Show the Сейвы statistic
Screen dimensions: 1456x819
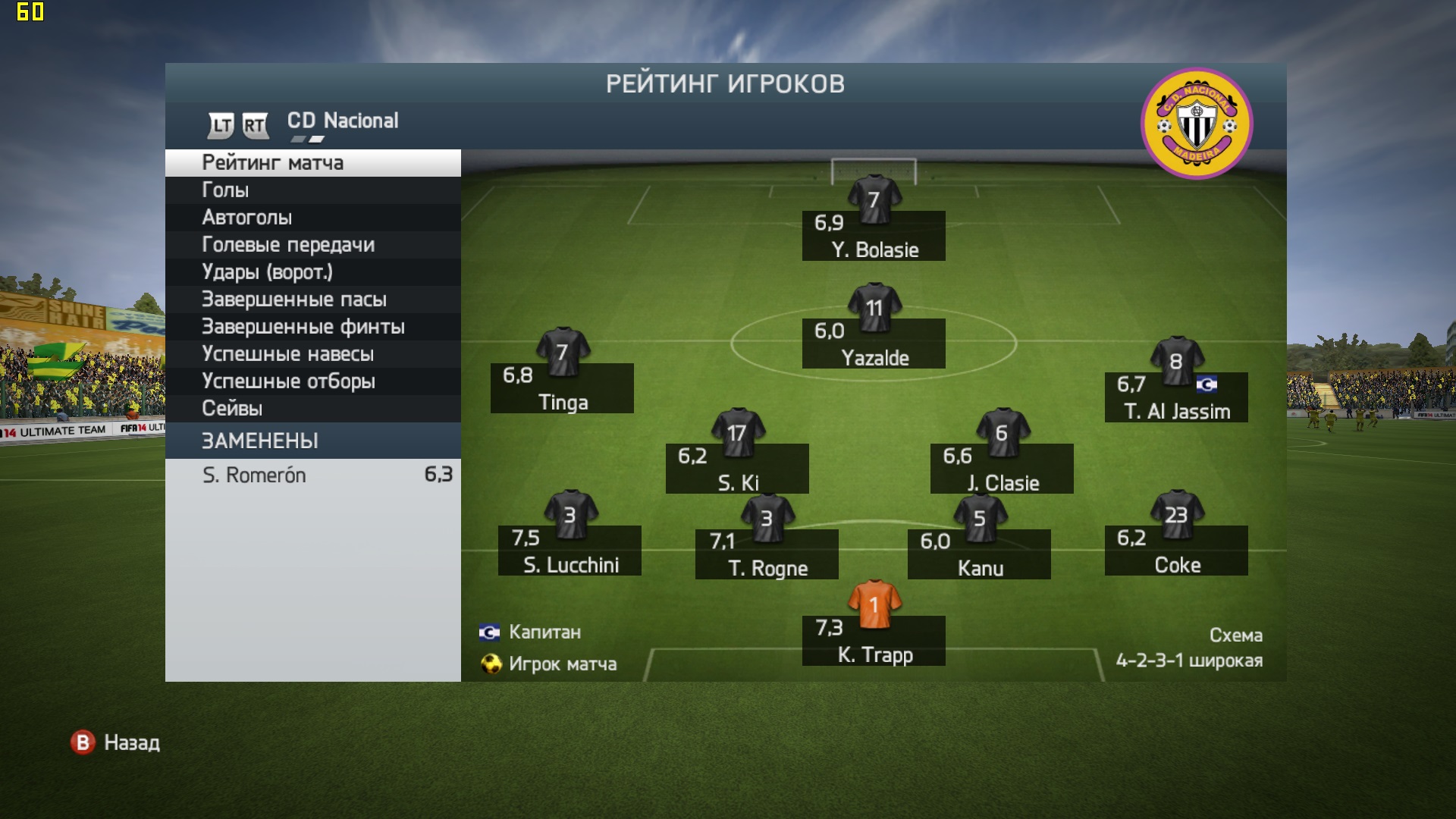tap(312, 409)
